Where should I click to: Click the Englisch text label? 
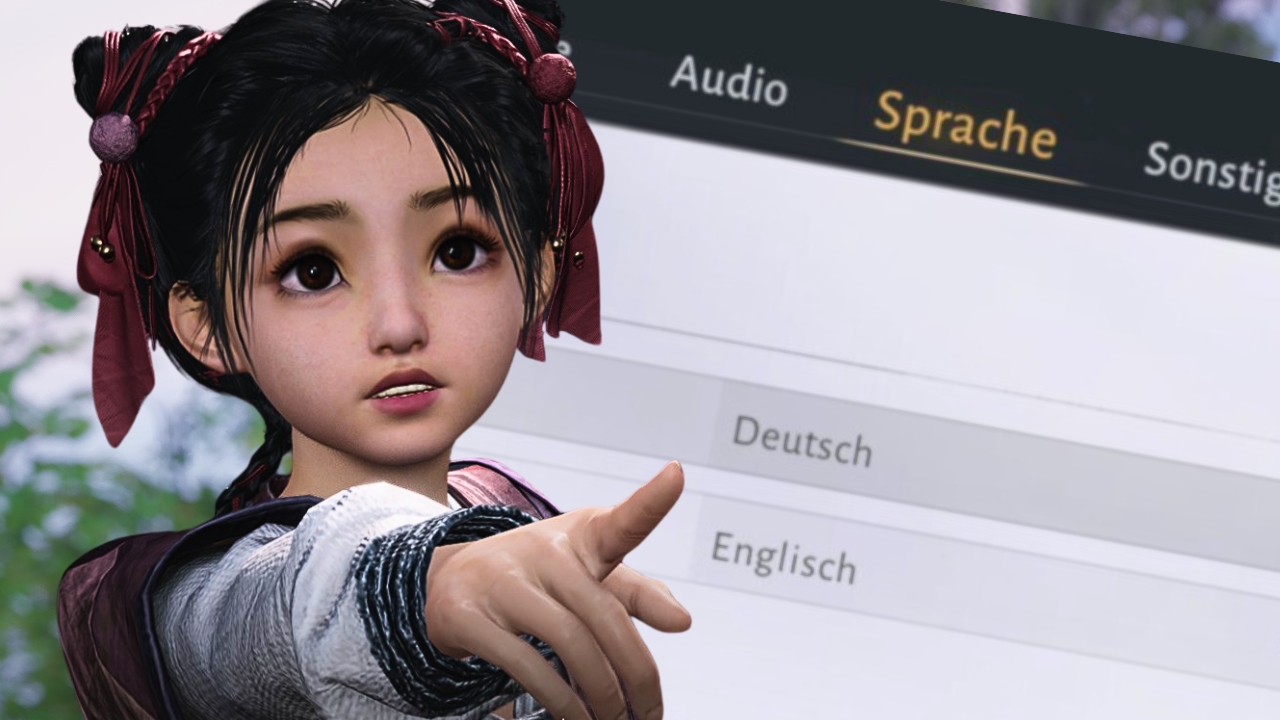click(787, 560)
